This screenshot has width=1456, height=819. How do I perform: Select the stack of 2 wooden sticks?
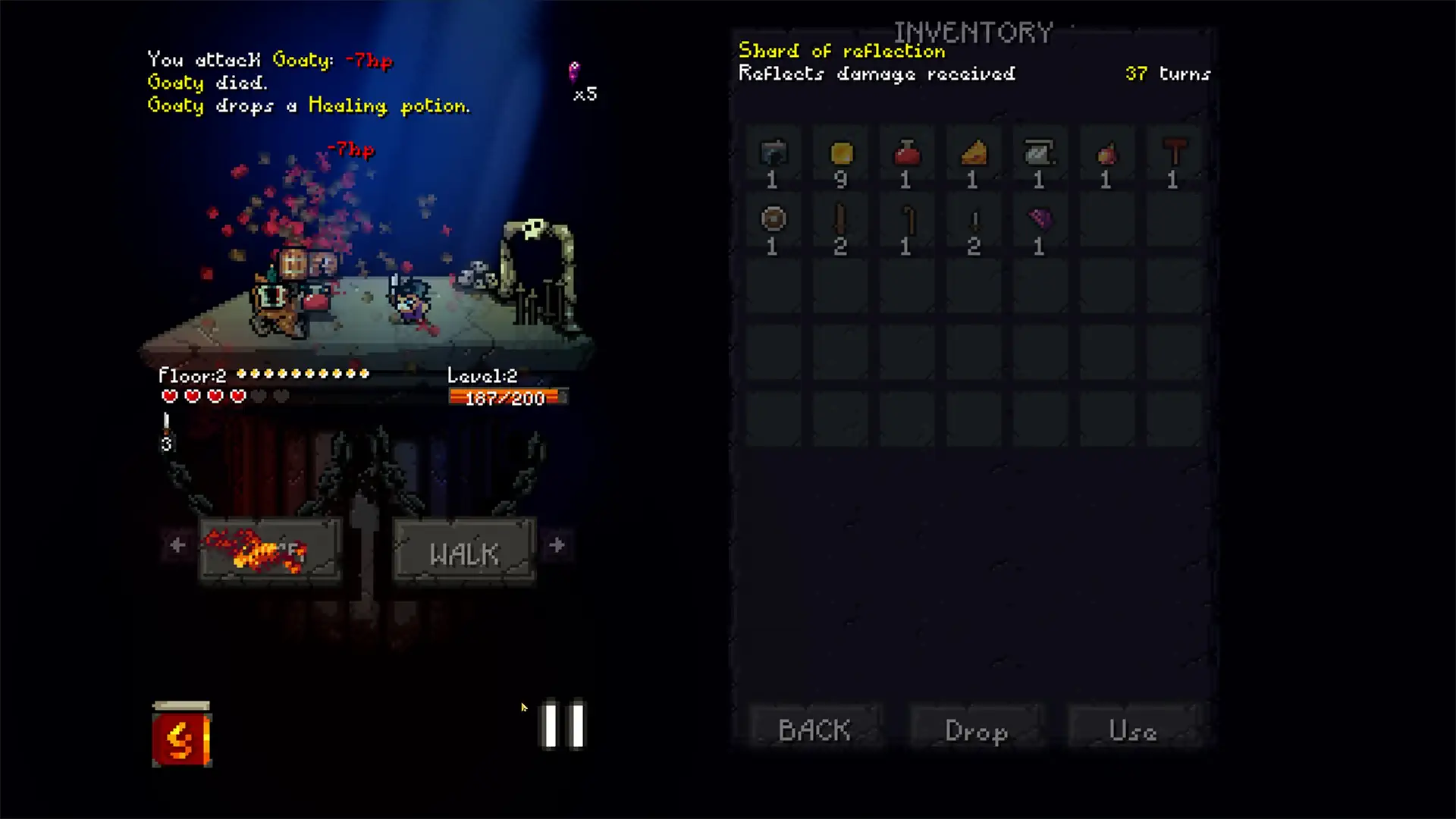[x=840, y=220]
